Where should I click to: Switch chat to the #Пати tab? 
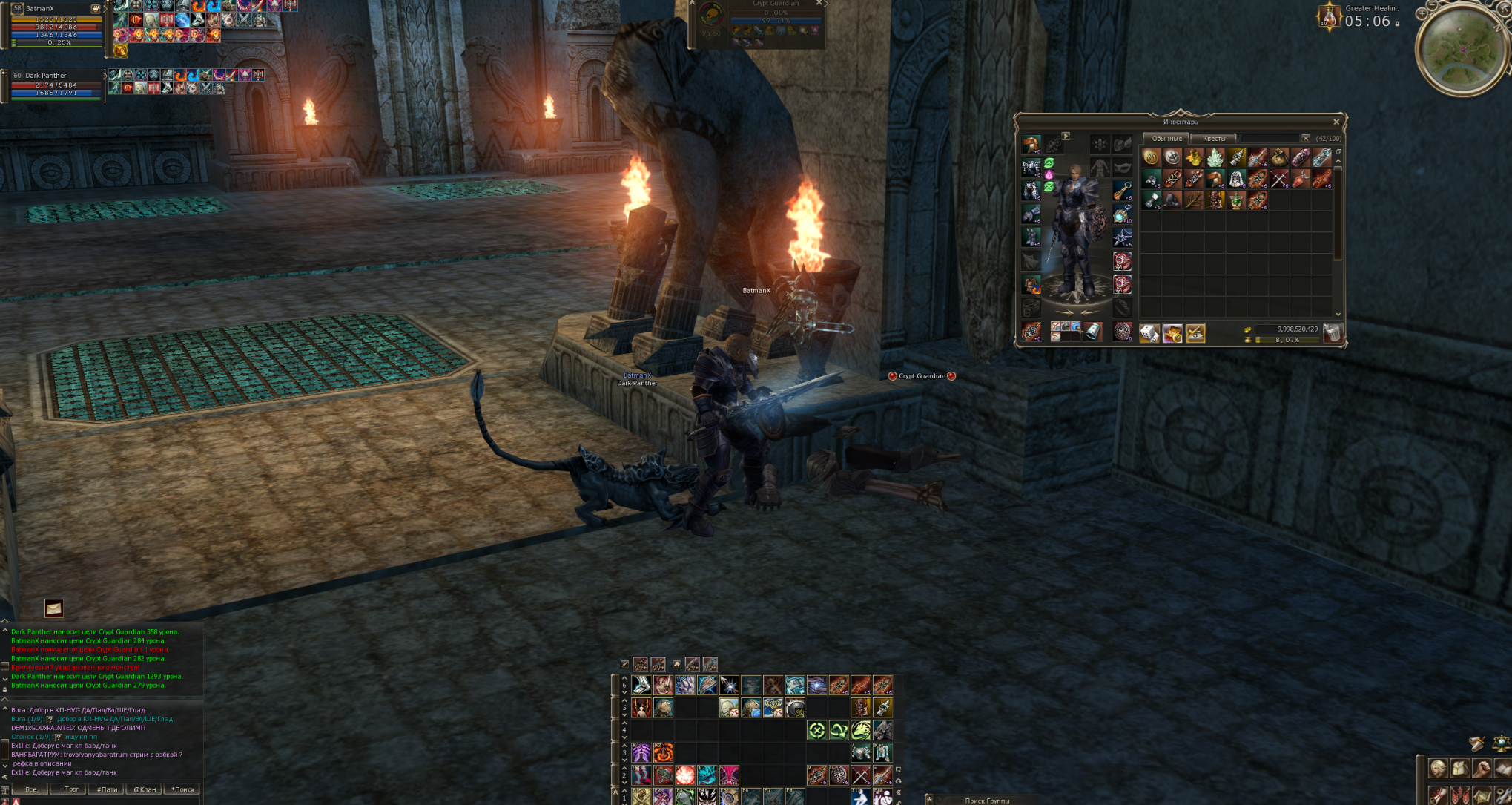click(x=107, y=789)
